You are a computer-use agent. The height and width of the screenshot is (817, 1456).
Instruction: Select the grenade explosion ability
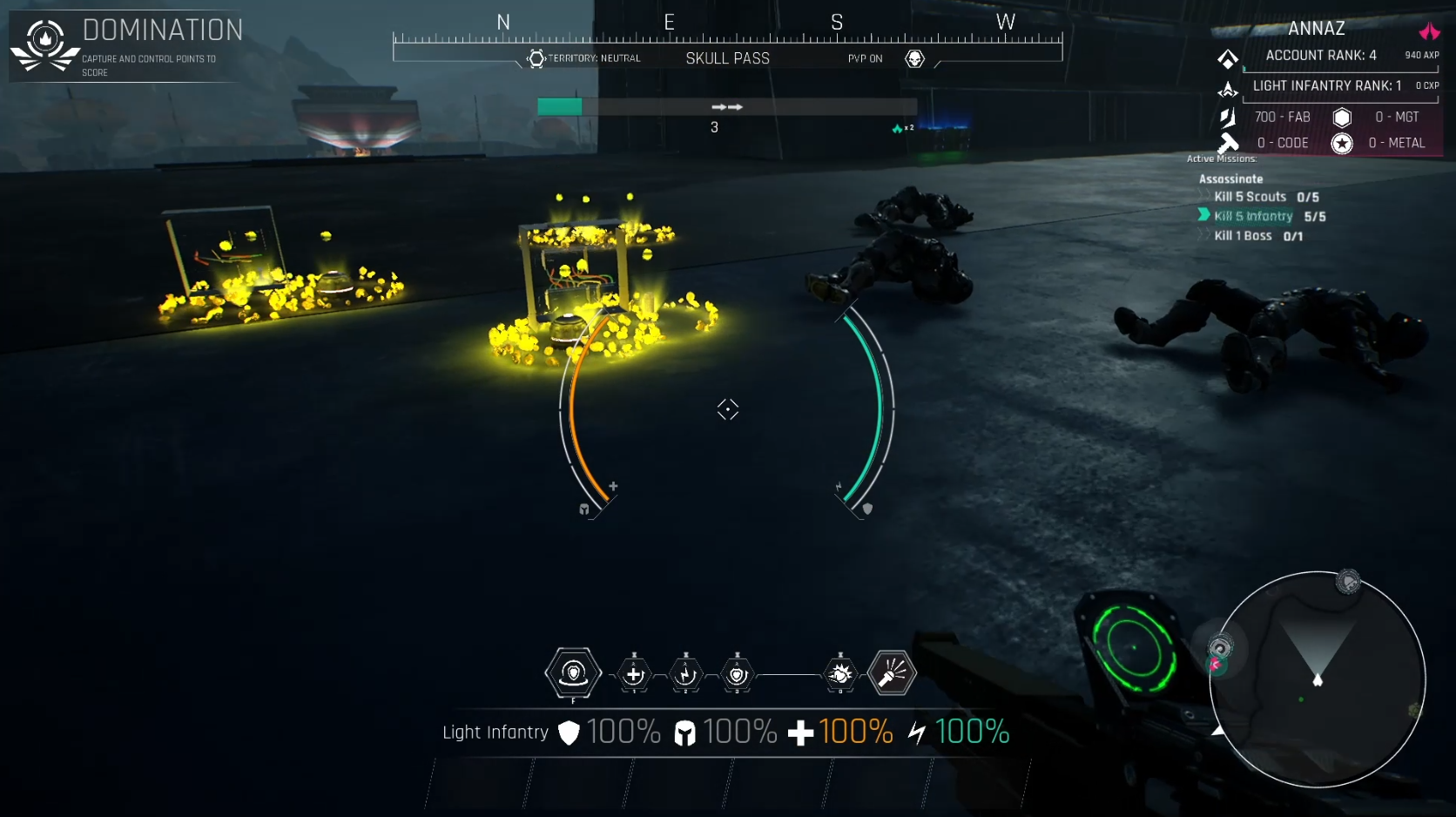840,674
